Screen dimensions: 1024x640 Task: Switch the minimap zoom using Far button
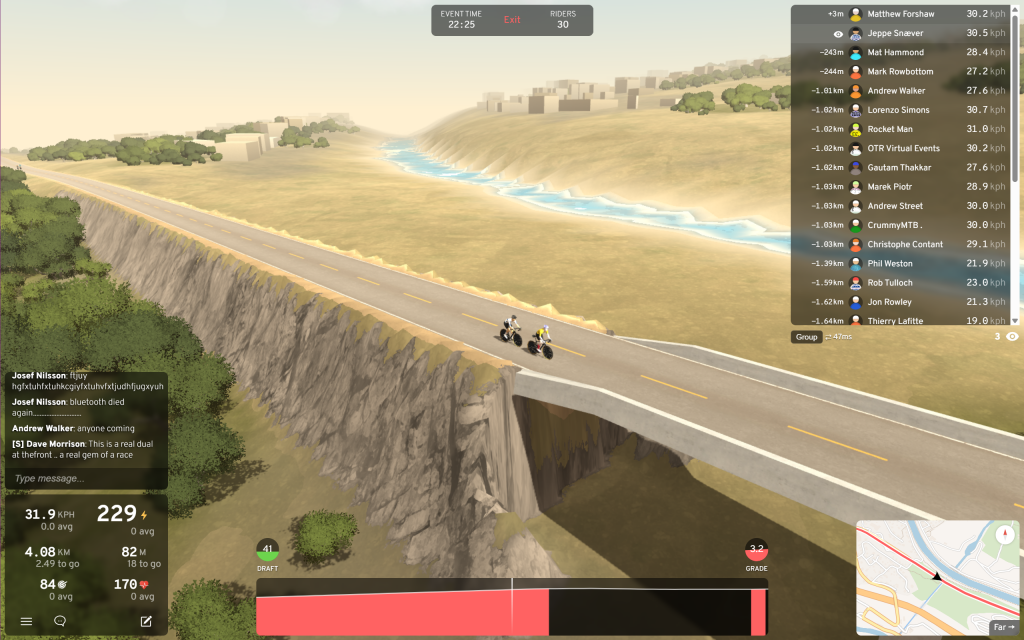[x=1002, y=627]
